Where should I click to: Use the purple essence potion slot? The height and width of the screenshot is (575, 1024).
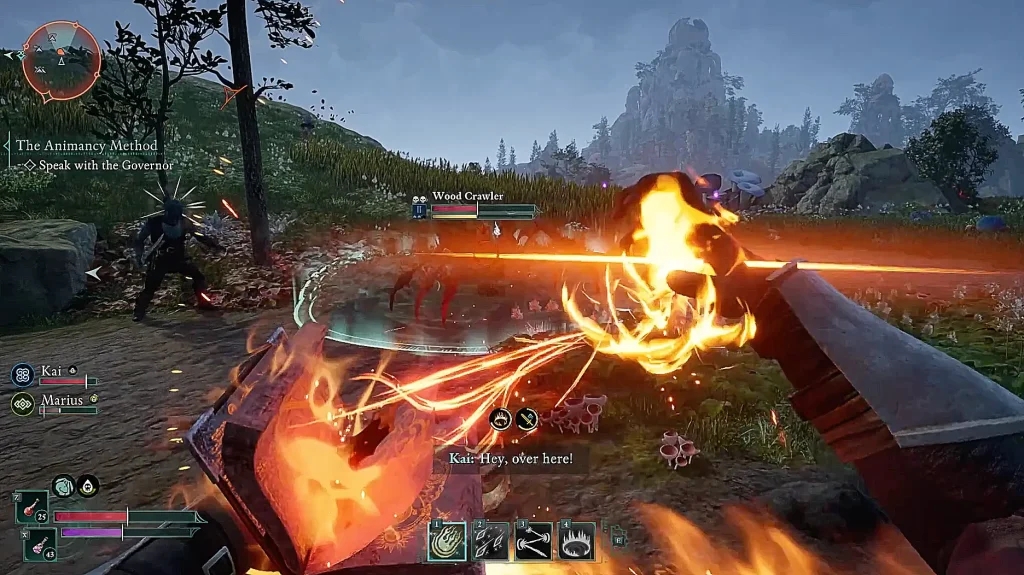[38, 545]
